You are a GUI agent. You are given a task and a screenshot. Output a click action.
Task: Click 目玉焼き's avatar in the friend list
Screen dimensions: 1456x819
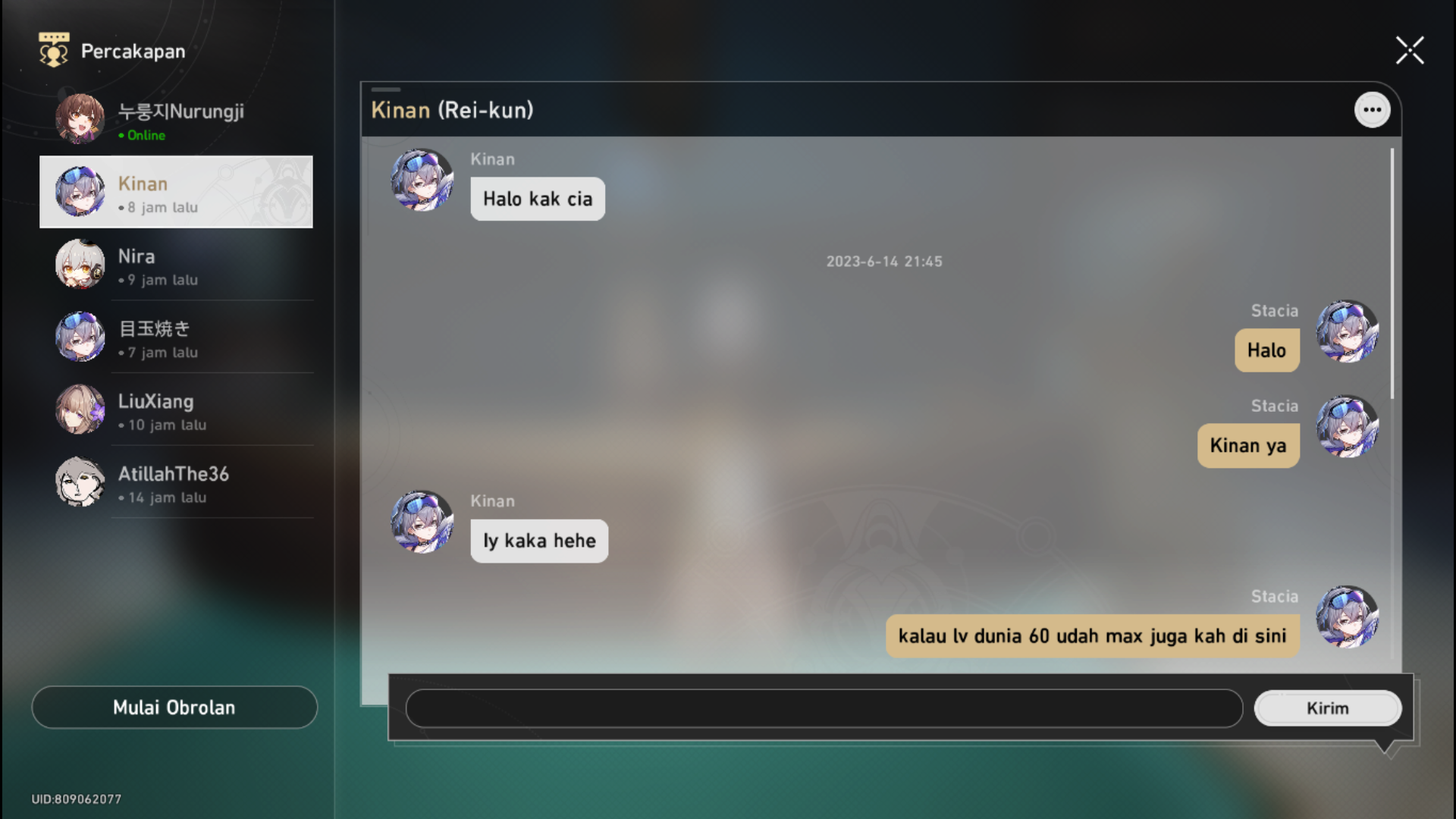point(80,337)
